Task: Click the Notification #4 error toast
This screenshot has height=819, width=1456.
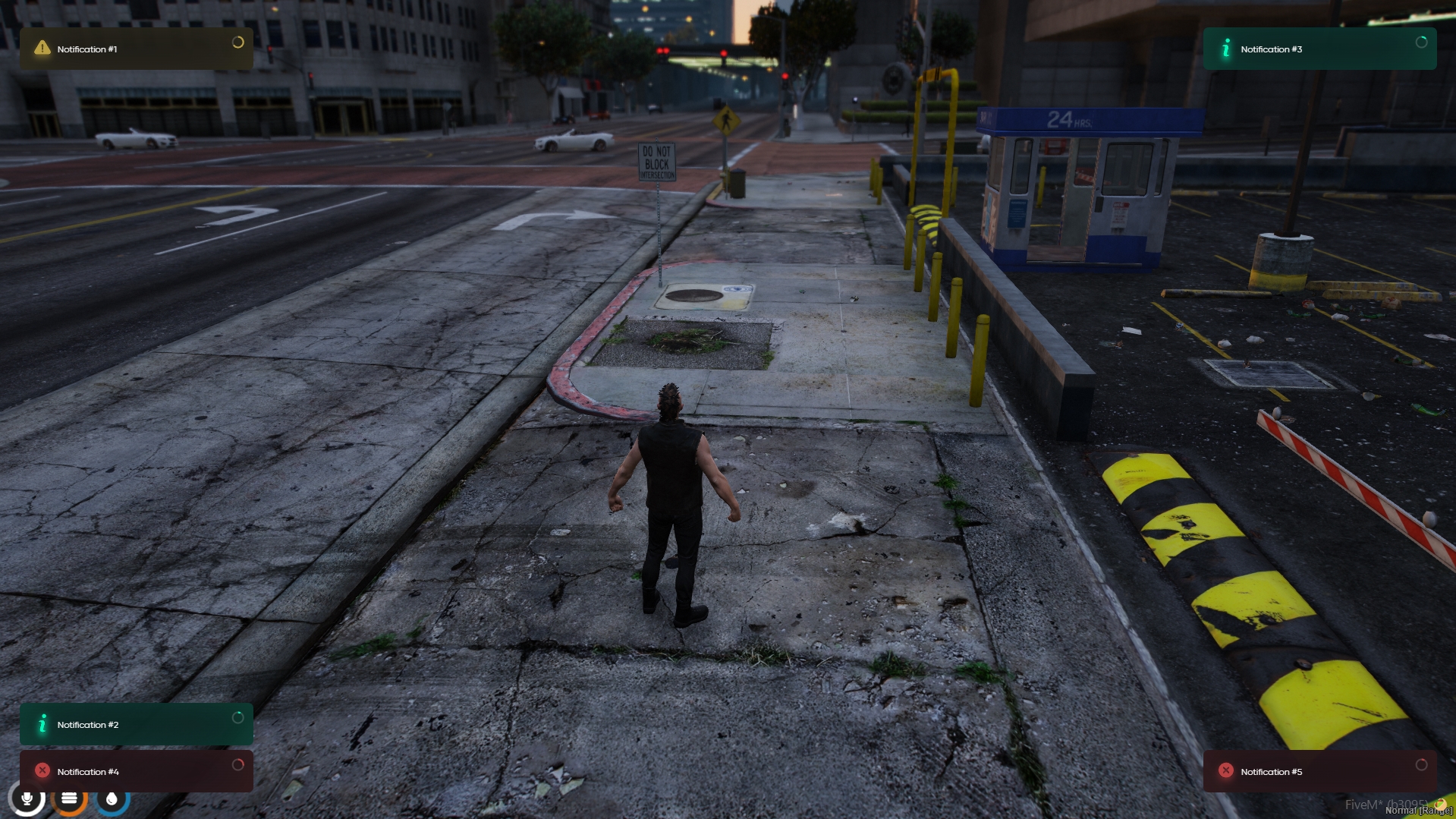Action: click(x=137, y=771)
